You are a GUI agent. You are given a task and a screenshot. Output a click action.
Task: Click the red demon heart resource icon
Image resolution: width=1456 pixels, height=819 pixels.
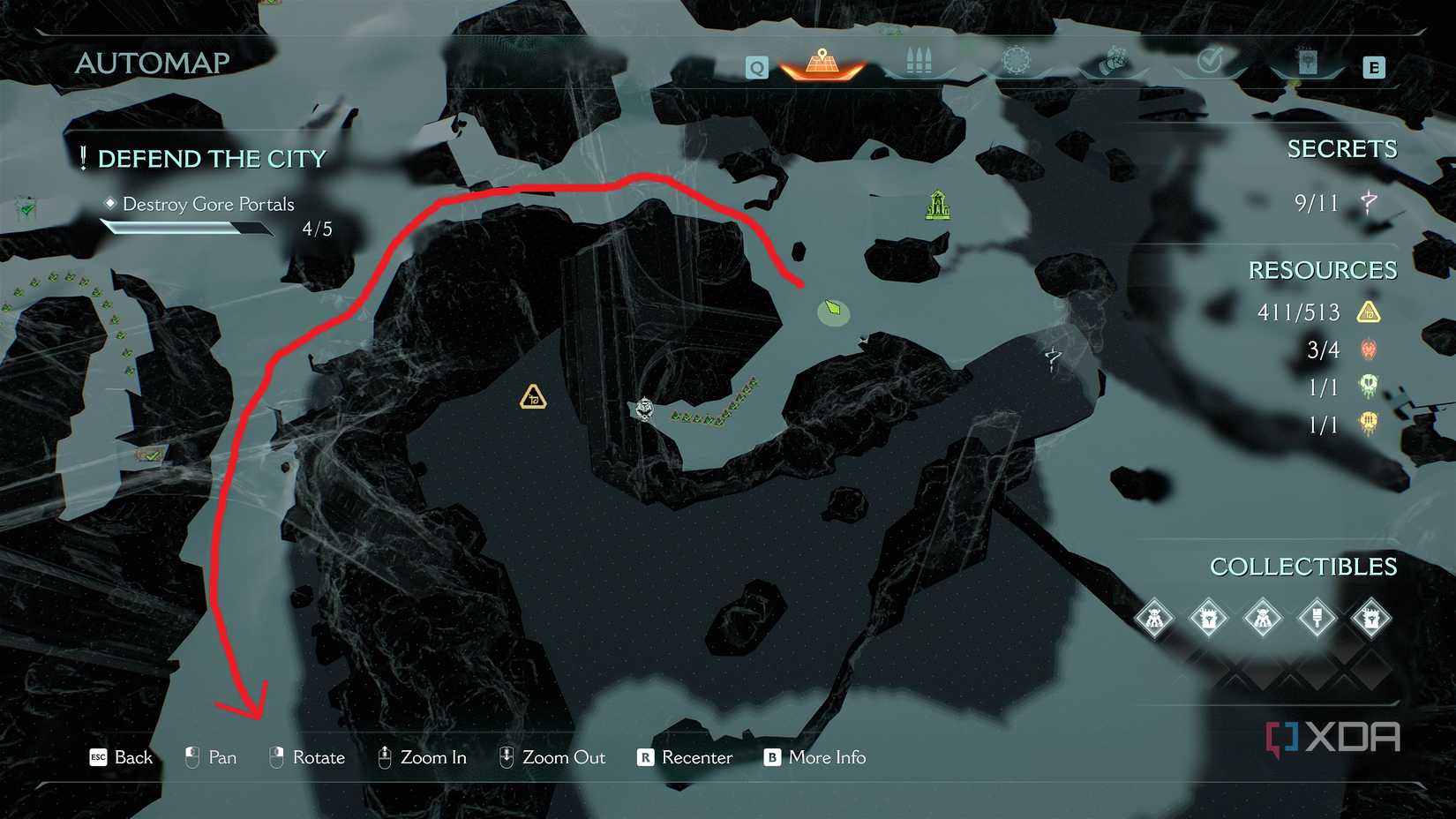(1367, 349)
